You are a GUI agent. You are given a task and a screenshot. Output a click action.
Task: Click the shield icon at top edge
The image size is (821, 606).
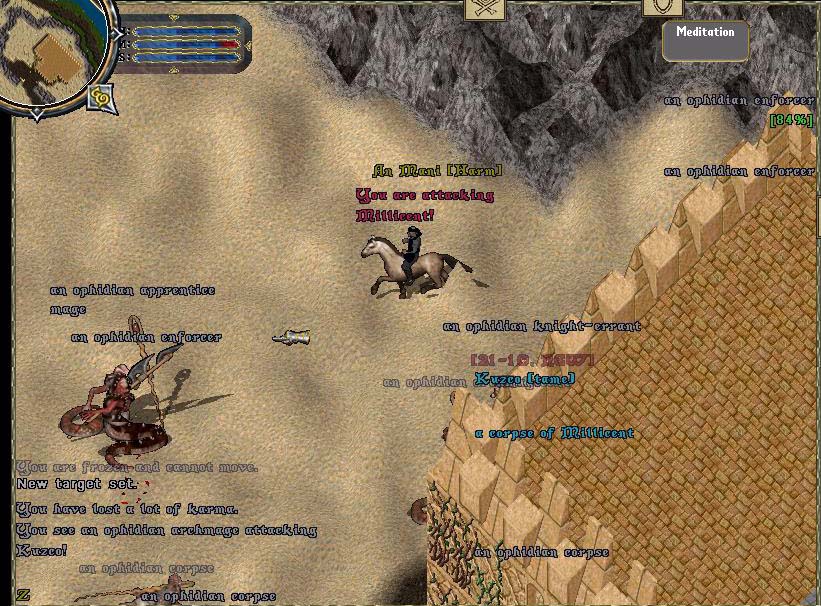click(x=662, y=7)
